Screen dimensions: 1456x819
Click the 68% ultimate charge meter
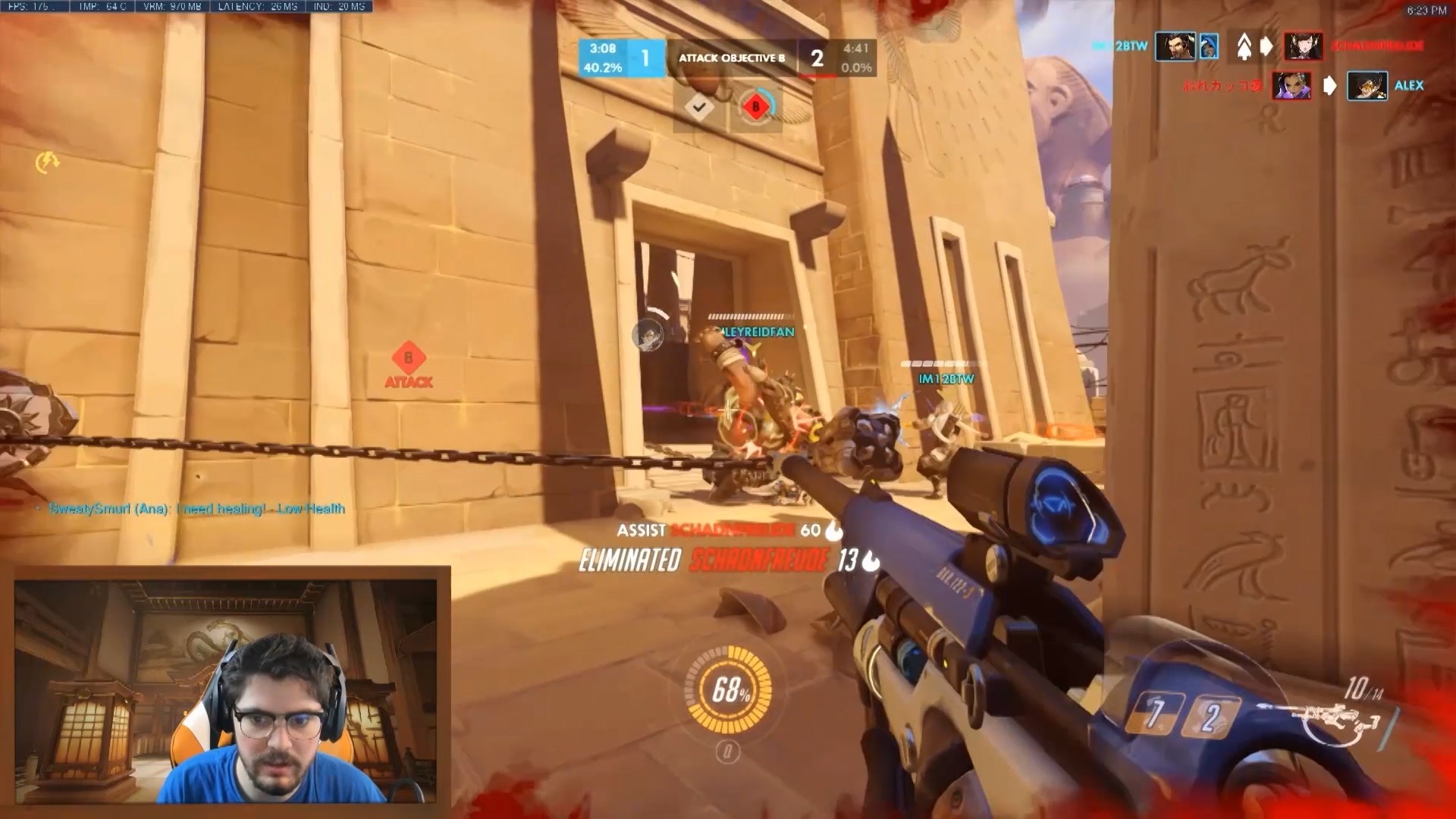pyautogui.click(x=729, y=689)
